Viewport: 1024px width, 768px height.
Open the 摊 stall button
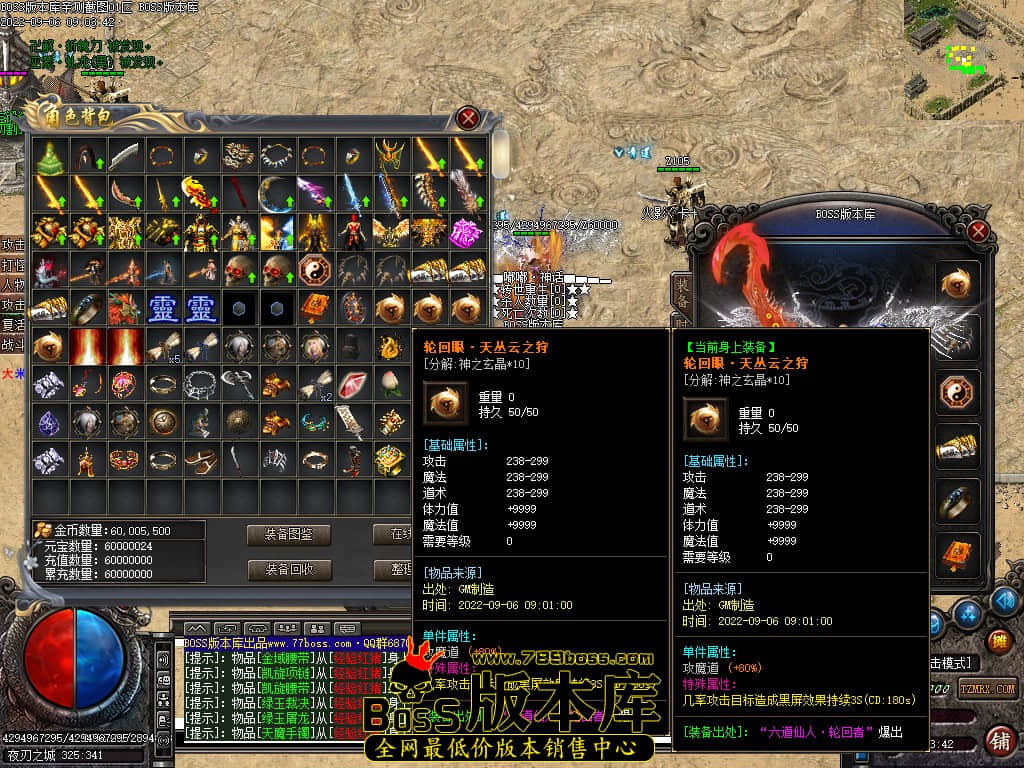[997, 641]
